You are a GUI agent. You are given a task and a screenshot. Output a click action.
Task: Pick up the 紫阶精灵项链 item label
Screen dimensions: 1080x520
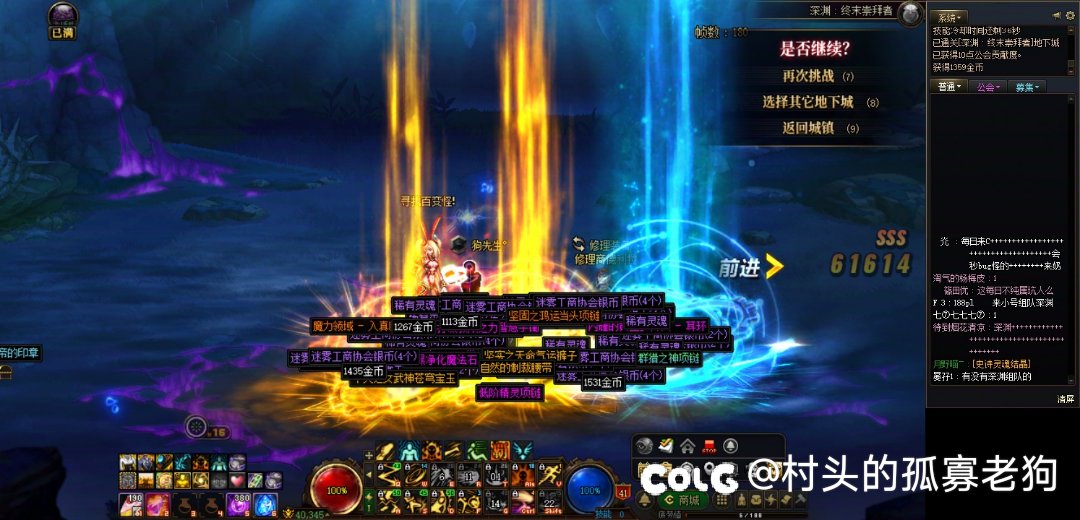click(x=510, y=393)
